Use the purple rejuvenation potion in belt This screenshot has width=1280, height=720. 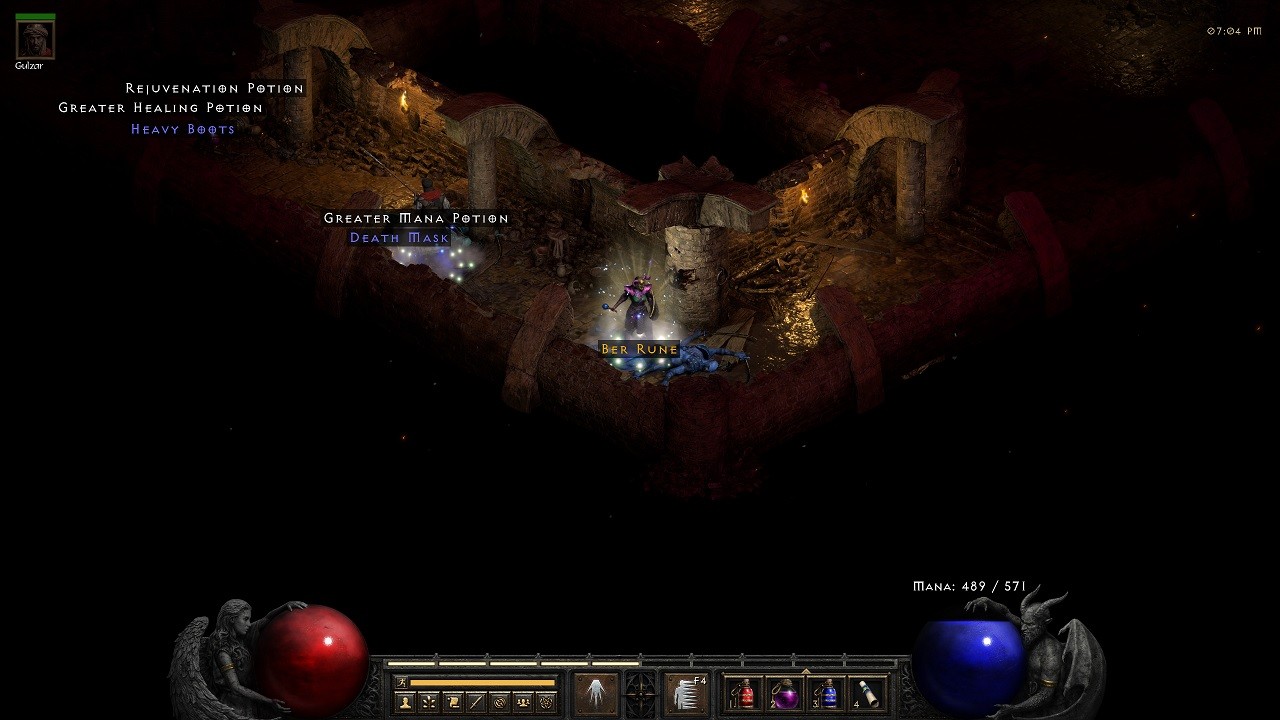coord(787,693)
